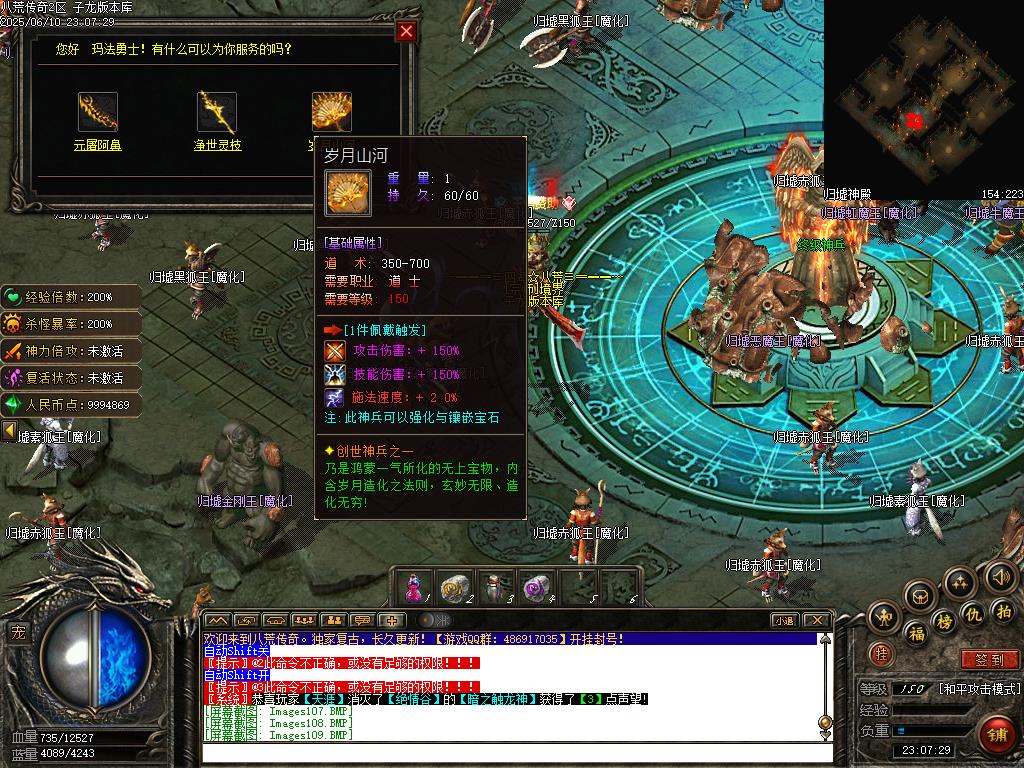
Task: Open the 签到 daily sign-in
Action: (988, 660)
